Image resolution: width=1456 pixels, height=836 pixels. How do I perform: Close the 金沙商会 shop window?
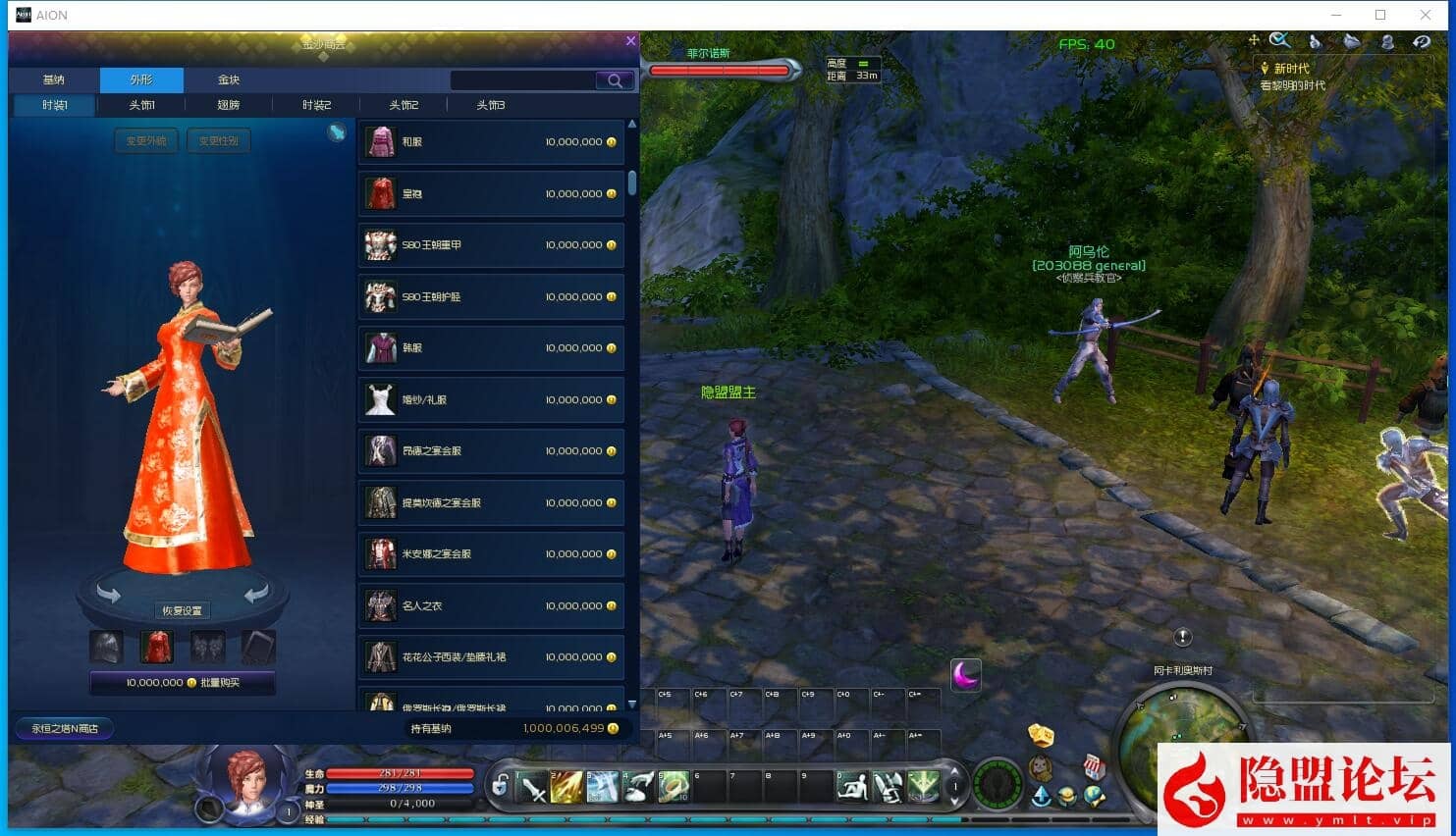[630, 41]
